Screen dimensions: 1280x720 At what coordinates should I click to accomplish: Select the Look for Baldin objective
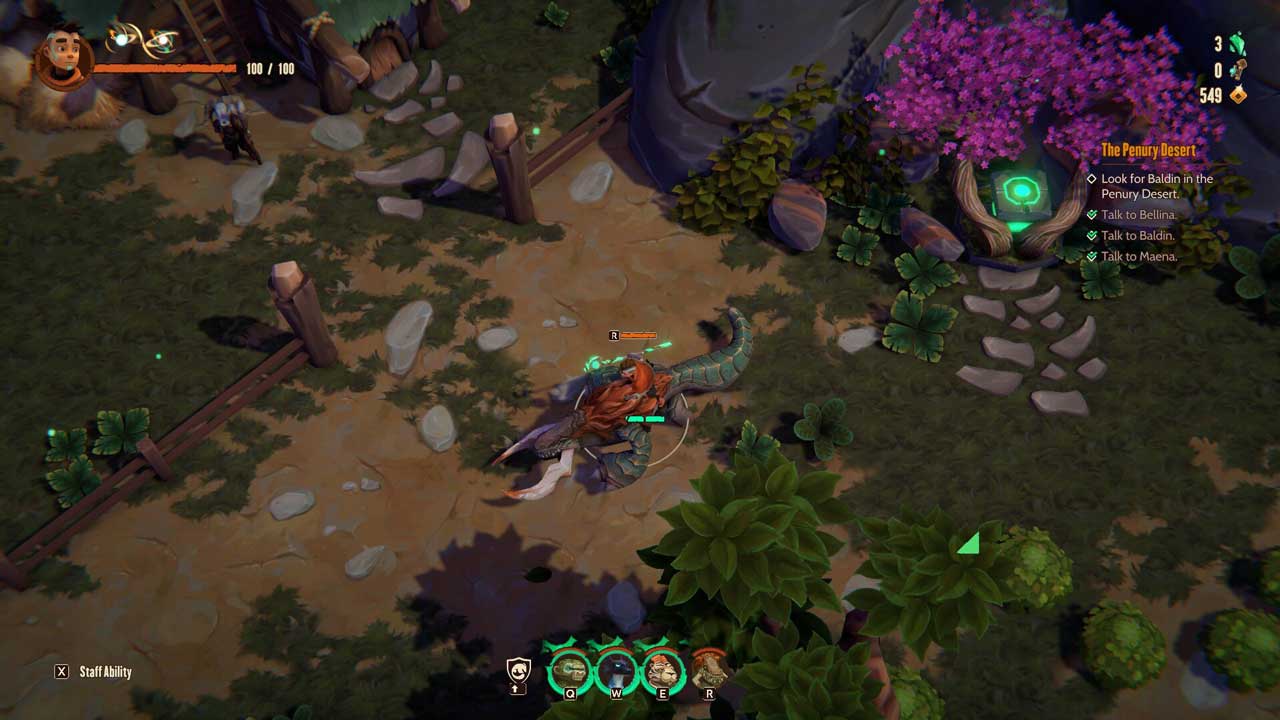1156,186
